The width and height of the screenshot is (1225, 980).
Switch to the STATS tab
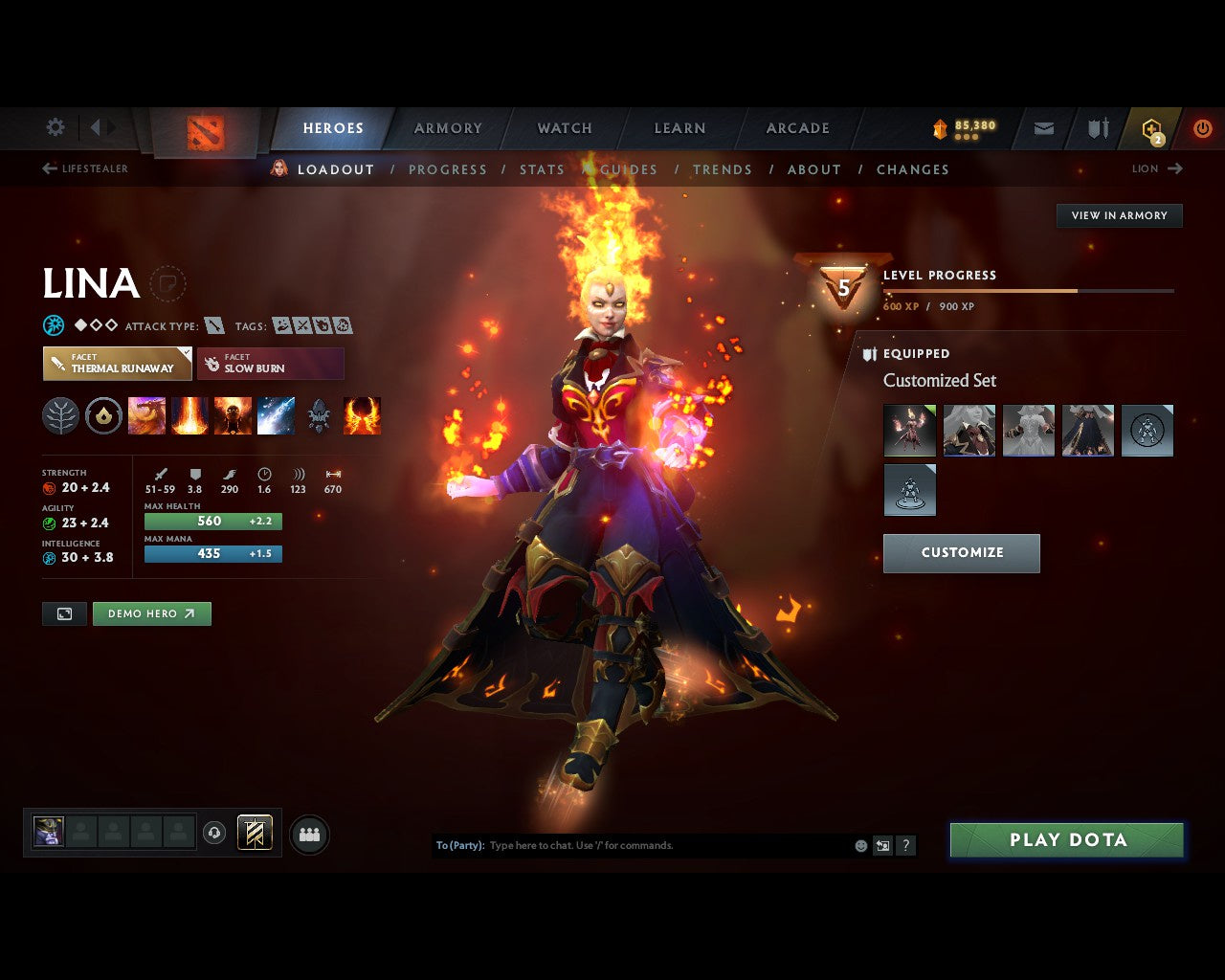point(542,169)
